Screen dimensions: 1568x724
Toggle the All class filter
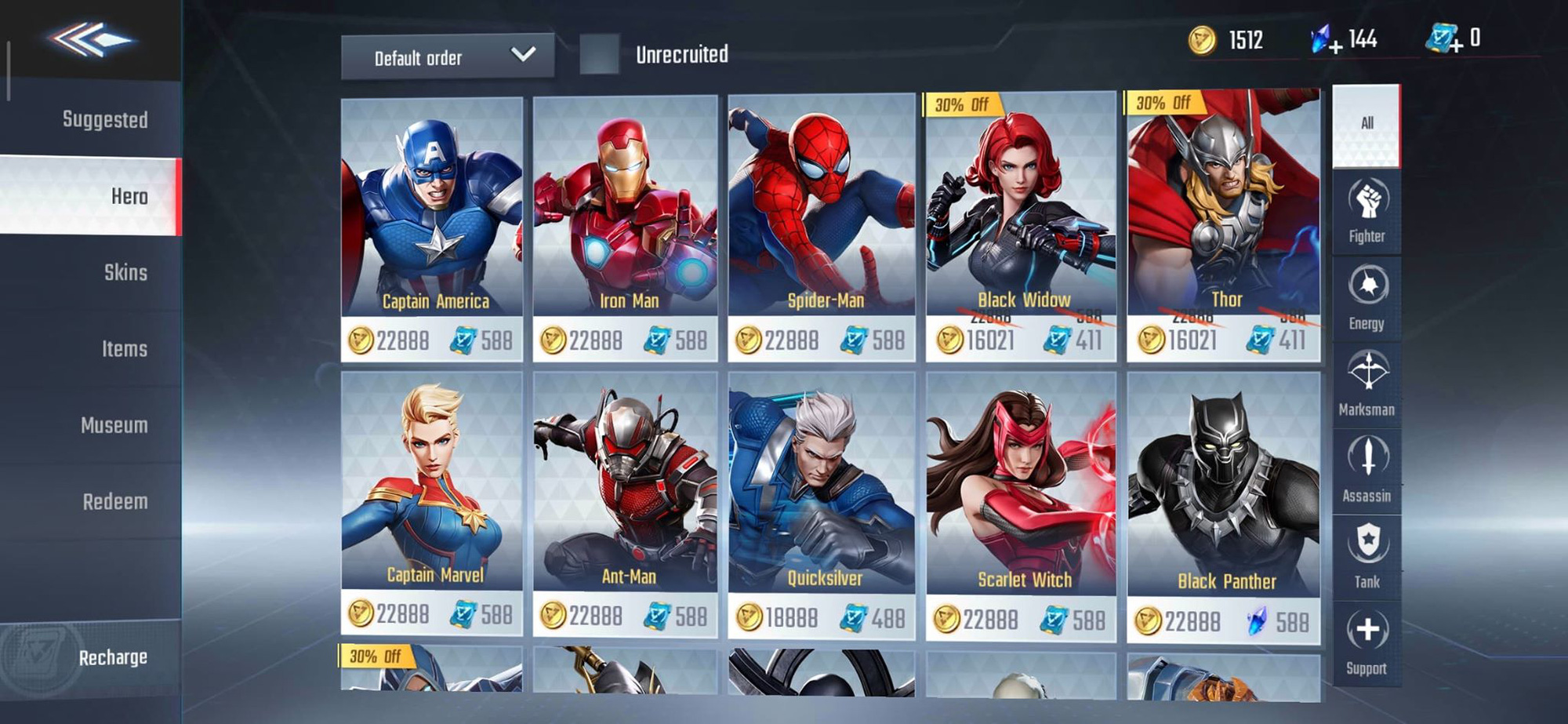pyautogui.click(x=1366, y=126)
